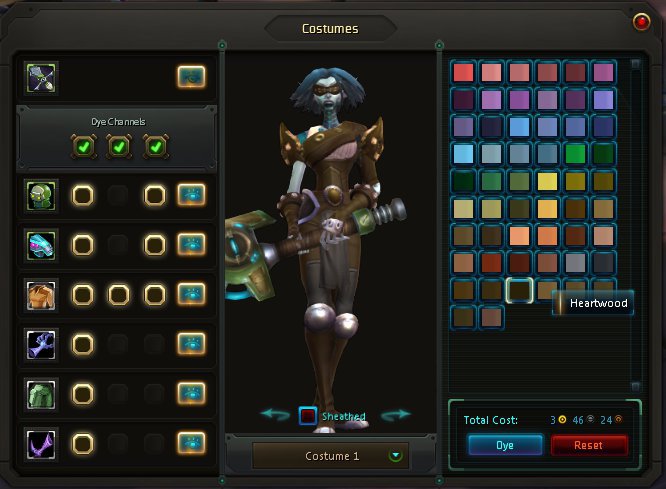Toggle the middle Dye Channels checkbox
Image resolution: width=666 pixels, height=489 pixels.
118,147
